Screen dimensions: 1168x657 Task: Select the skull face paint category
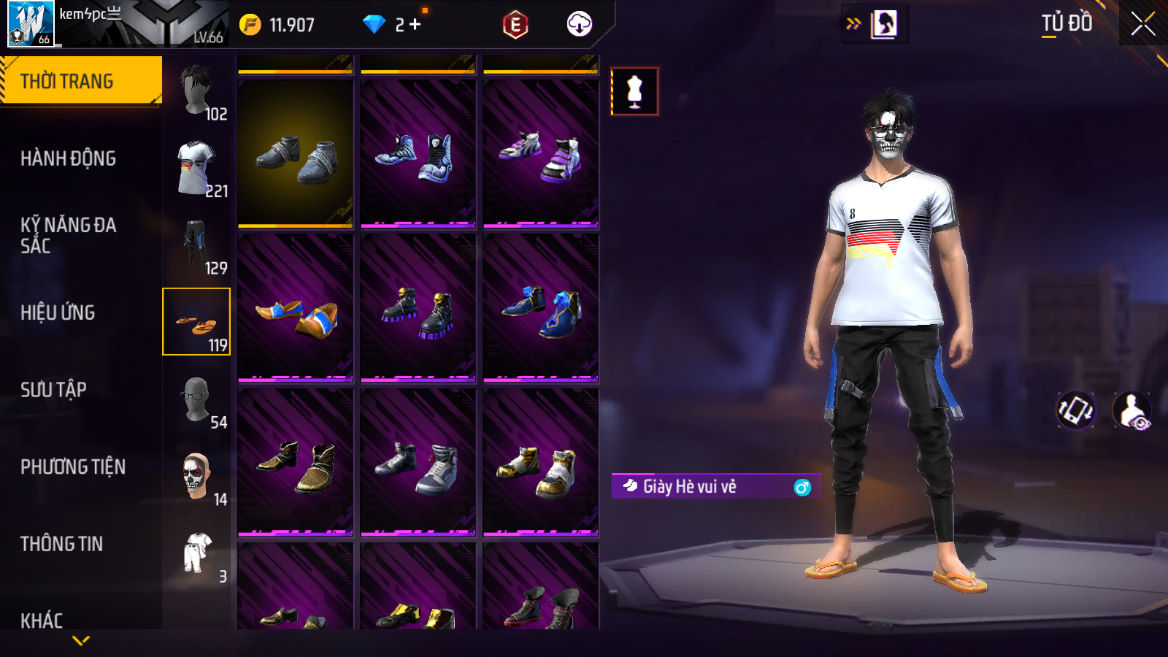(x=197, y=476)
